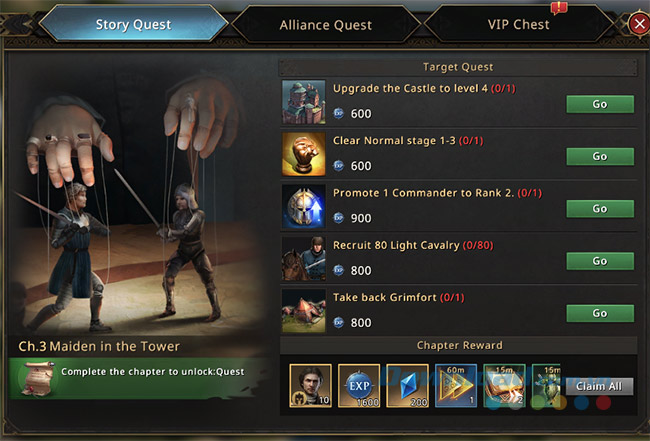This screenshot has height=441, width=650.
Task: Select the 60m speed-up reward
Action: [x=456, y=385]
